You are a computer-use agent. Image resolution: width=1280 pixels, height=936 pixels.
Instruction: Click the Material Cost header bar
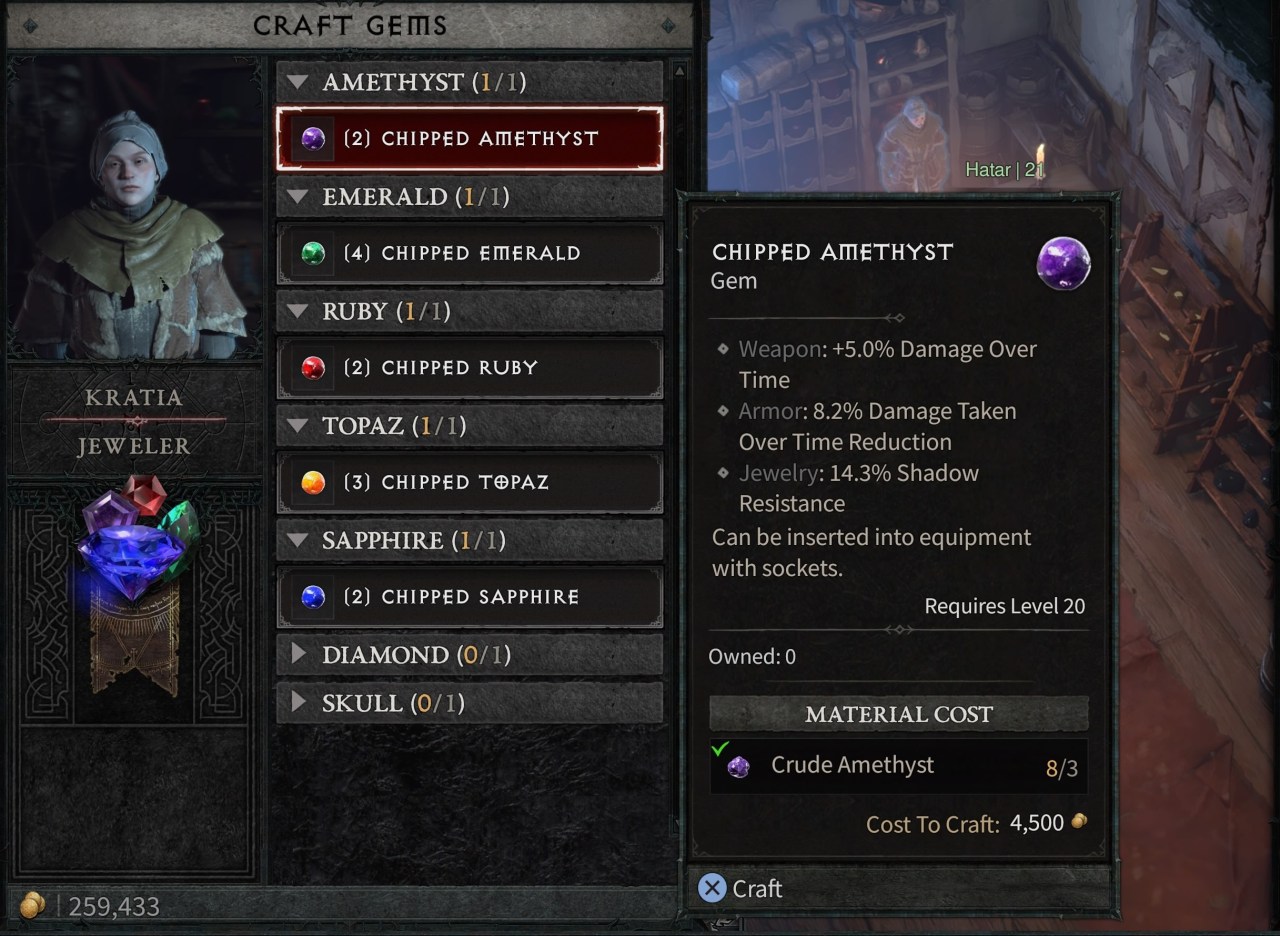tap(898, 714)
